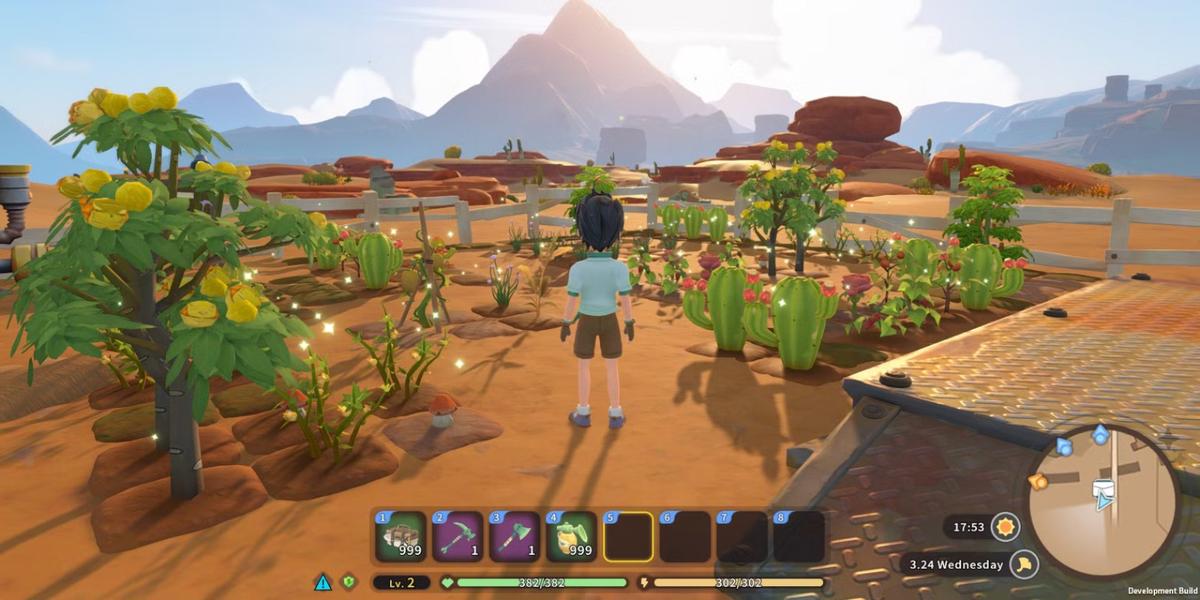This screenshot has width=1200, height=600.
Task: Choose the yellow watering sprayer hotbar slot
Action: [x=571, y=538]
